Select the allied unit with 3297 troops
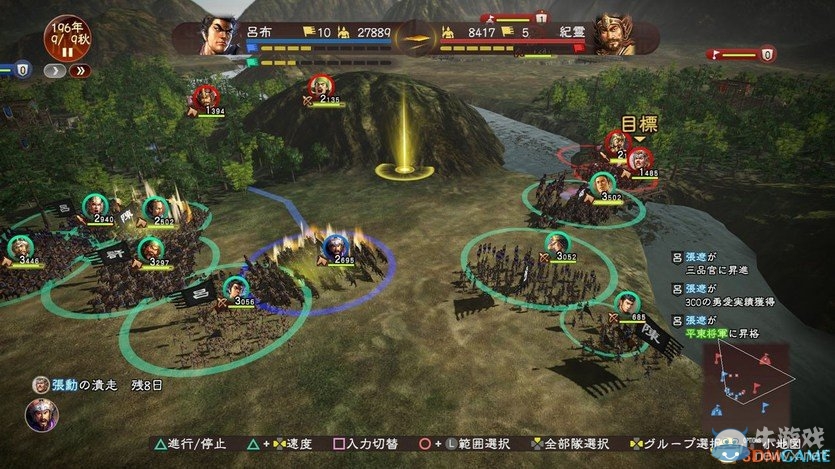Screen dimensions: 835x469 [149, 249]
